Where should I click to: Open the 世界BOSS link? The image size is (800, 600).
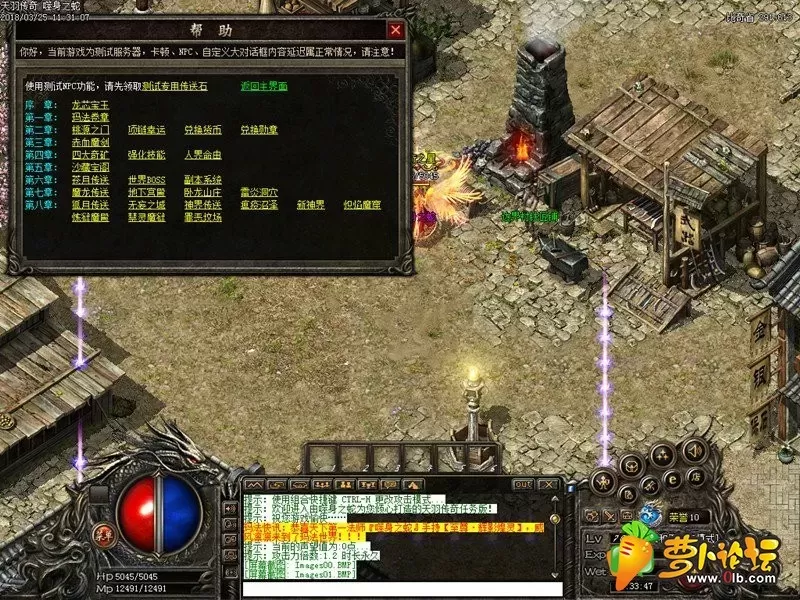click(x=146, y=180)
